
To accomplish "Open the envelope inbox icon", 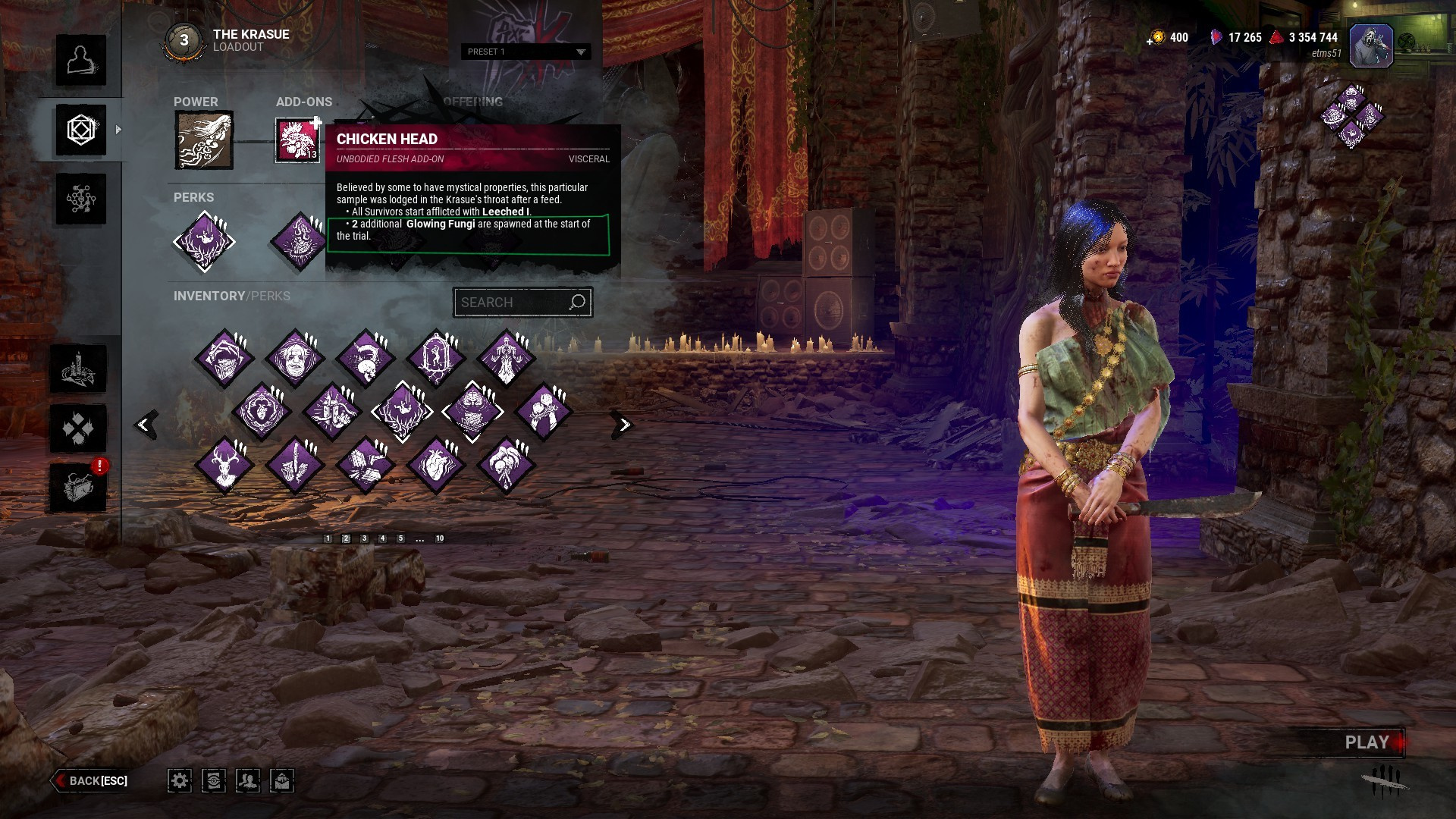I will (282, 780).
